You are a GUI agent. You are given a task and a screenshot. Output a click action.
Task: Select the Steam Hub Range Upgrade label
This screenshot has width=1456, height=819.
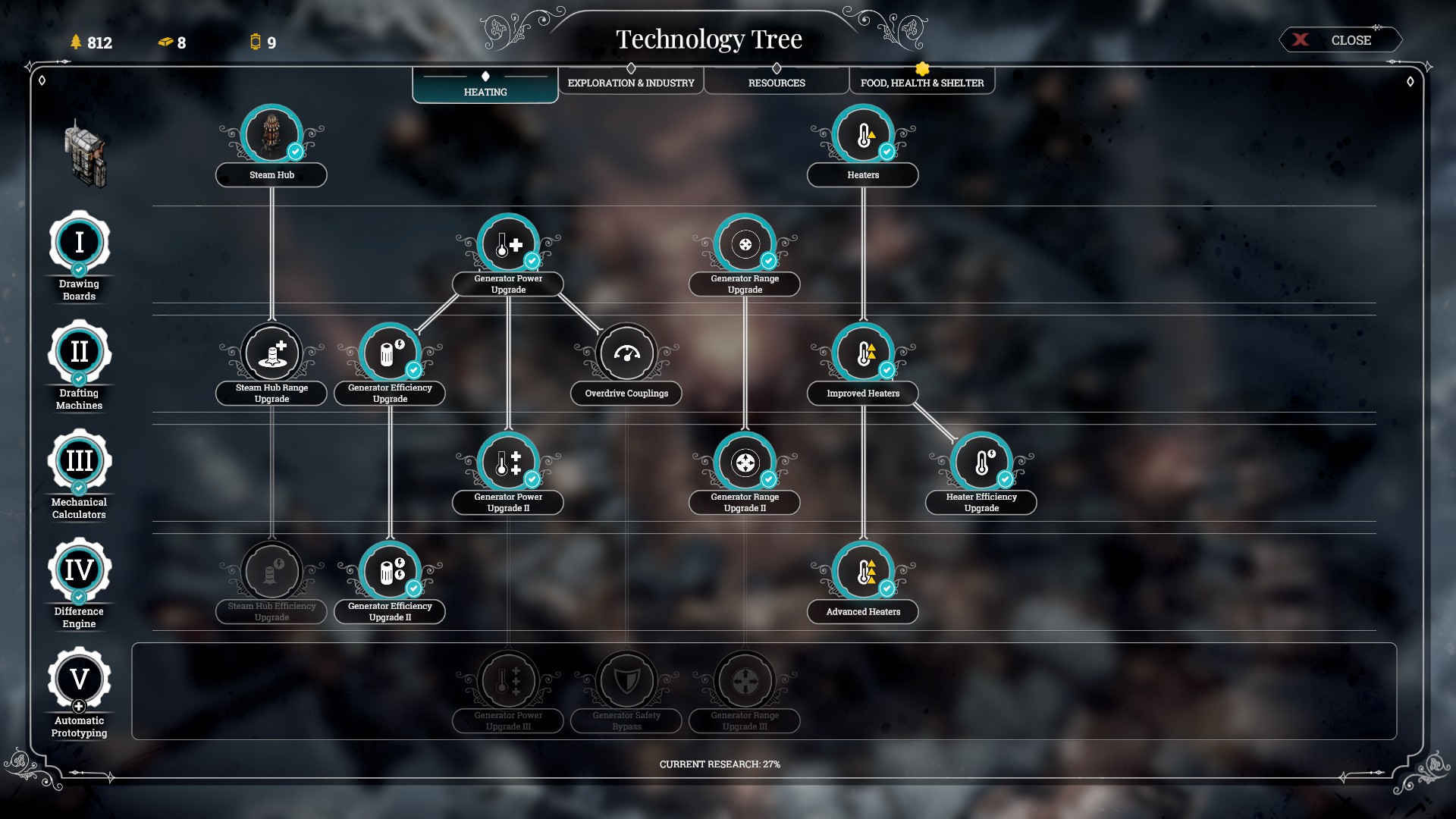[271, 394]
